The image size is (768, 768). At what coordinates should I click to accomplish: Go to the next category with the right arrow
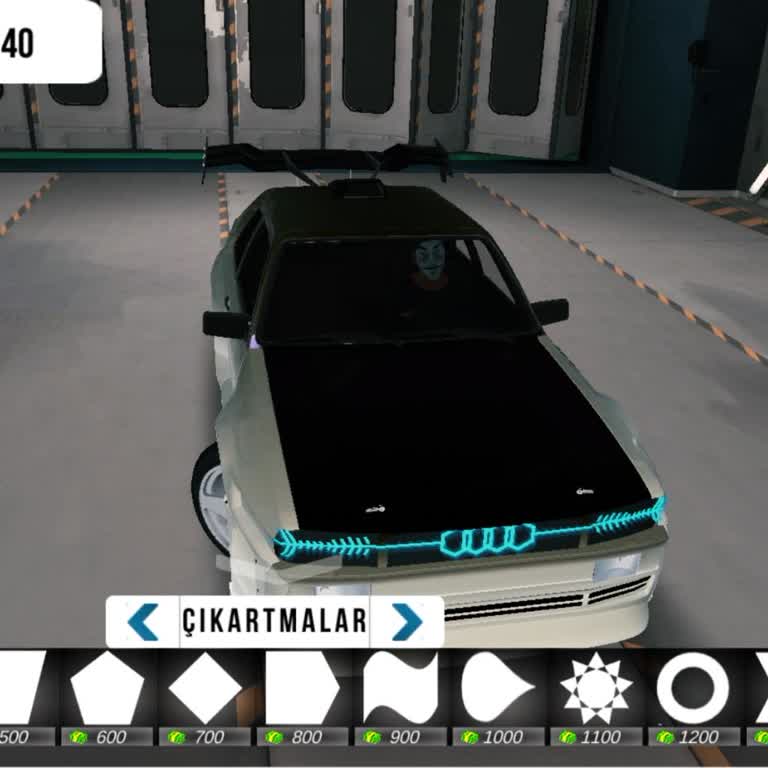(406, 622)
